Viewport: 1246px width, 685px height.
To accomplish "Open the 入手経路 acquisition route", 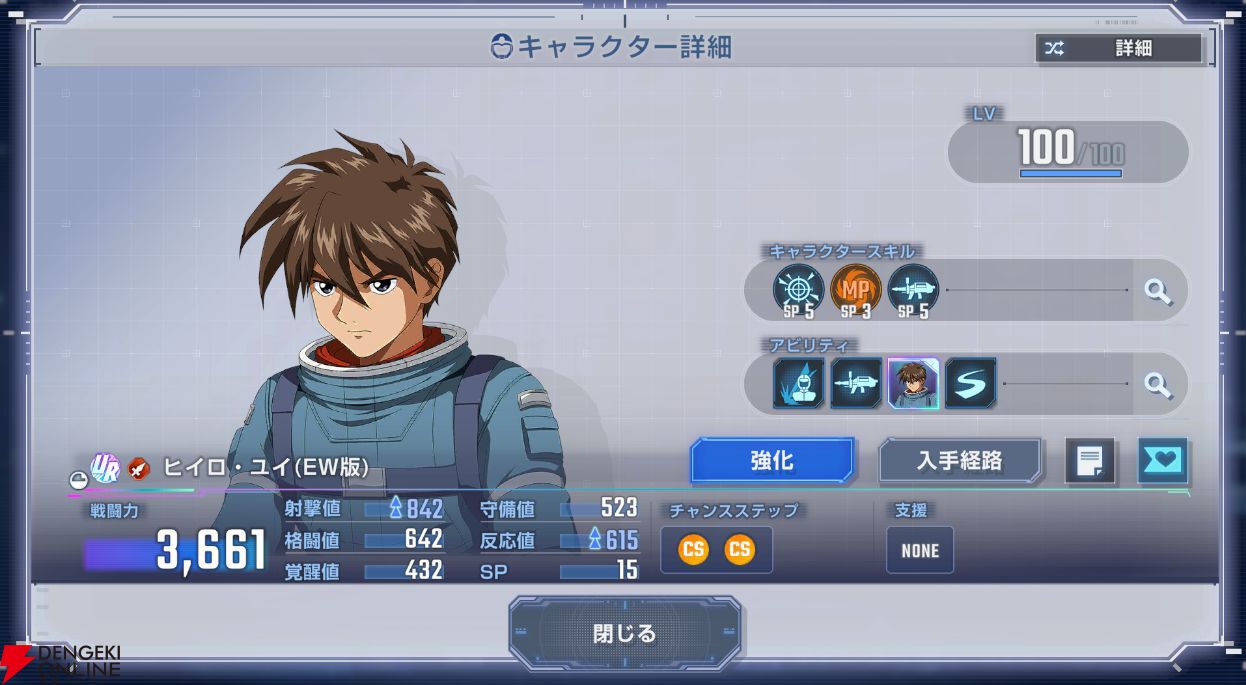I will click(959, 461).
